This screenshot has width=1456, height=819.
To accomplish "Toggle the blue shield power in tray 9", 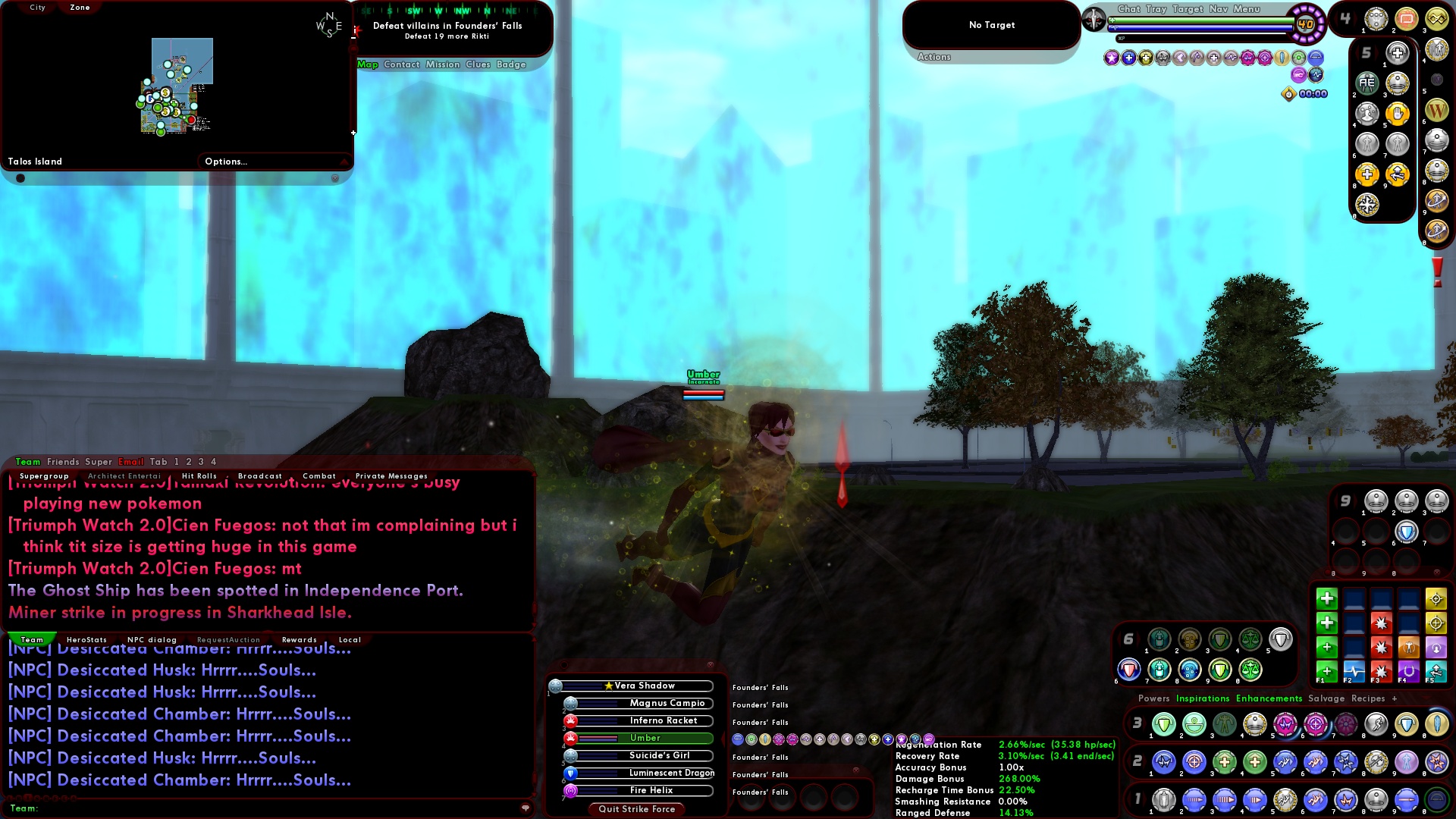I will (1407, 532).
